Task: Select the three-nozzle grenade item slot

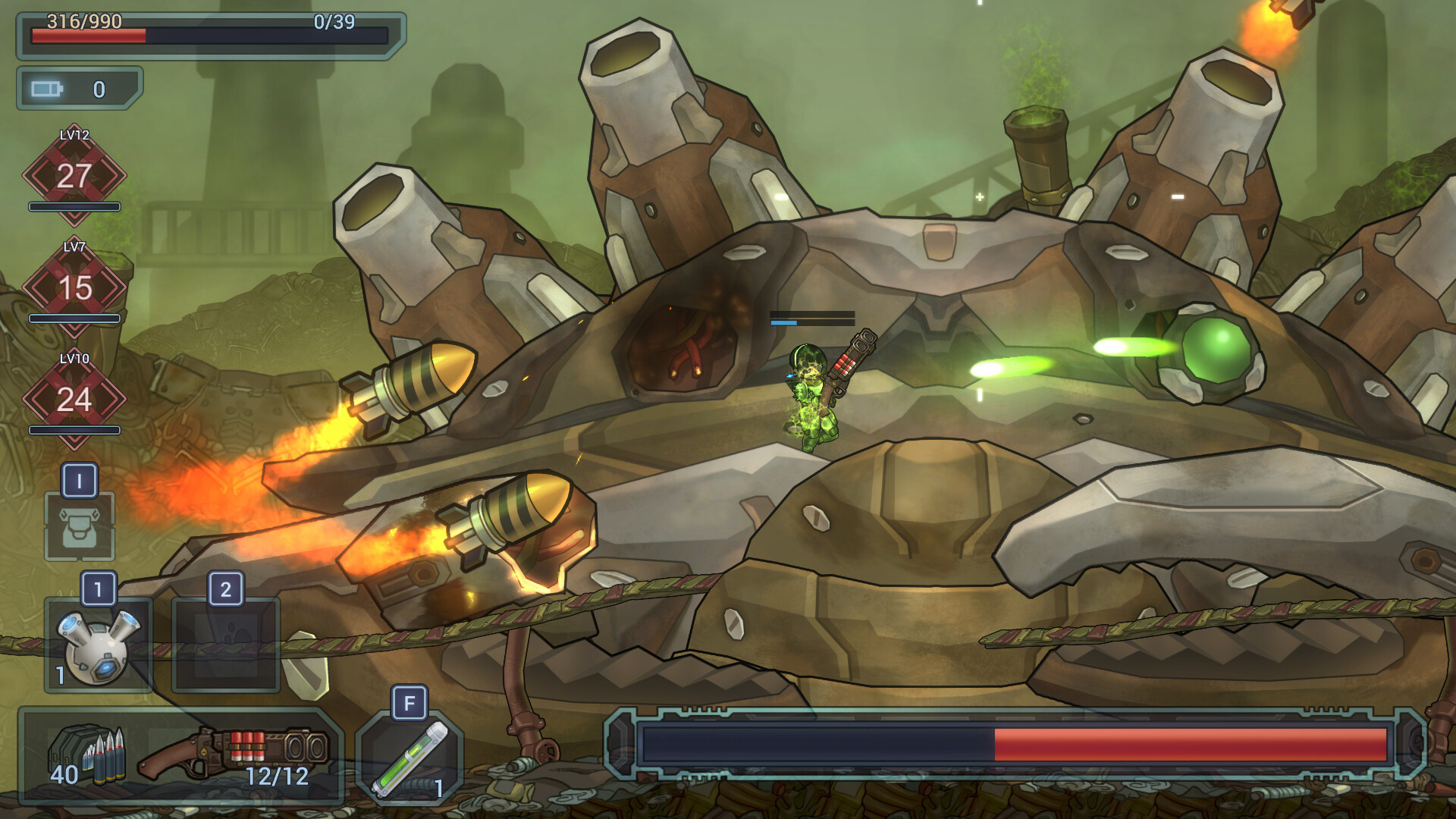Action: click(x=99, y=645)
